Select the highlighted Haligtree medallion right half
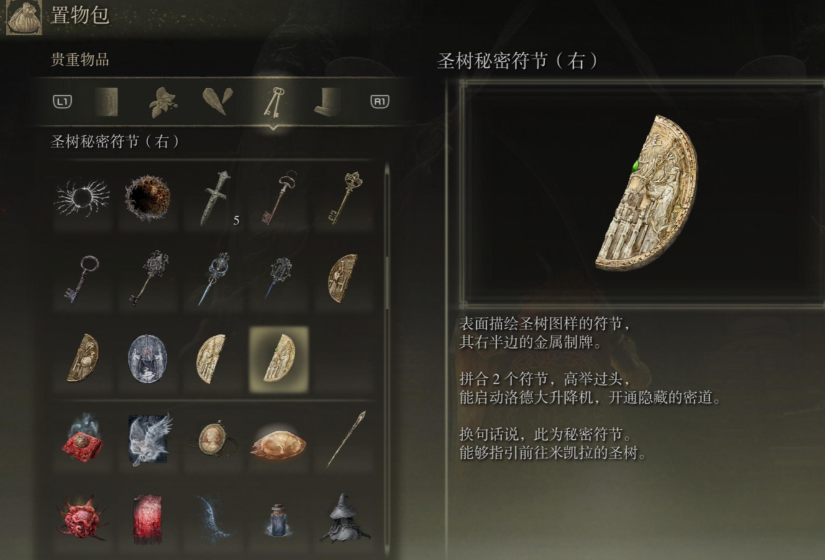 (278, 358)
